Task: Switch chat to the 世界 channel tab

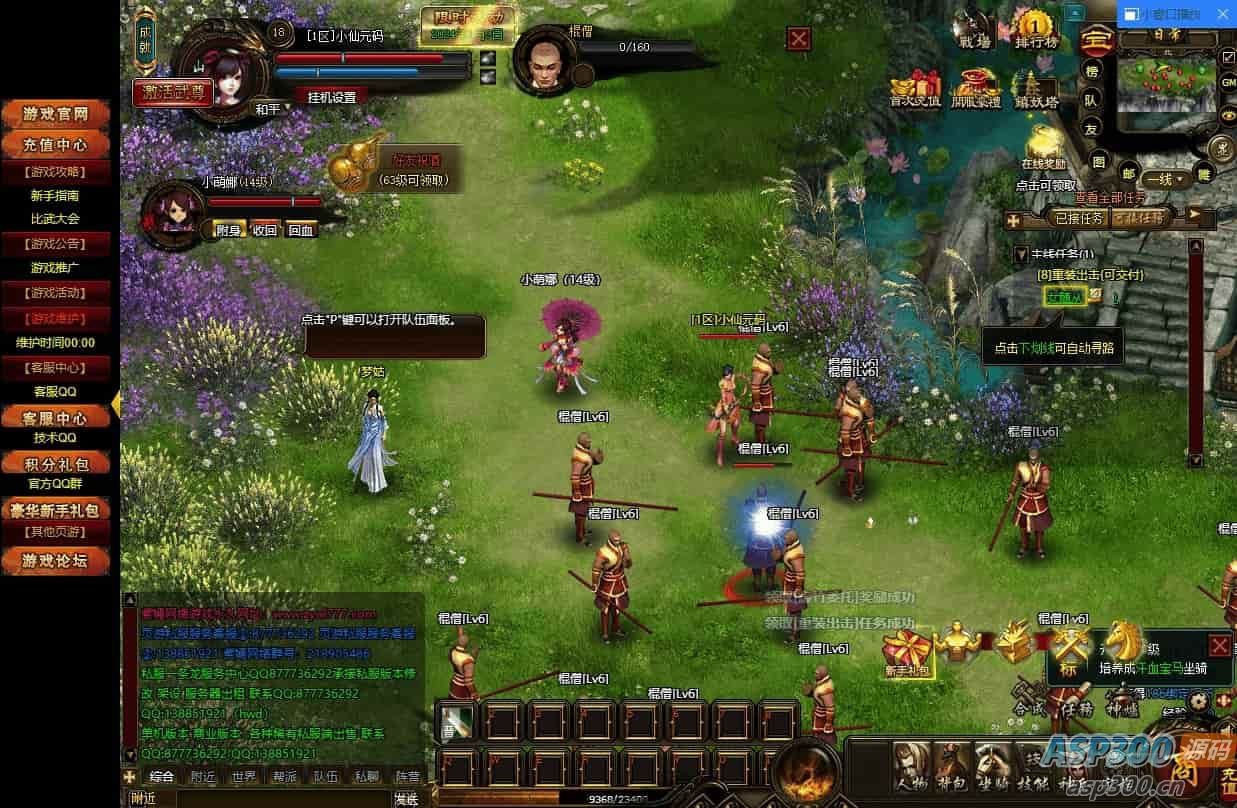Action: 243,776
